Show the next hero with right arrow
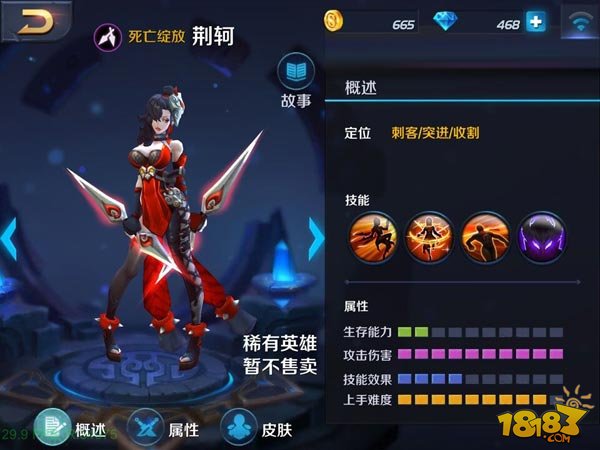600x450 pixels. point(316,239)
